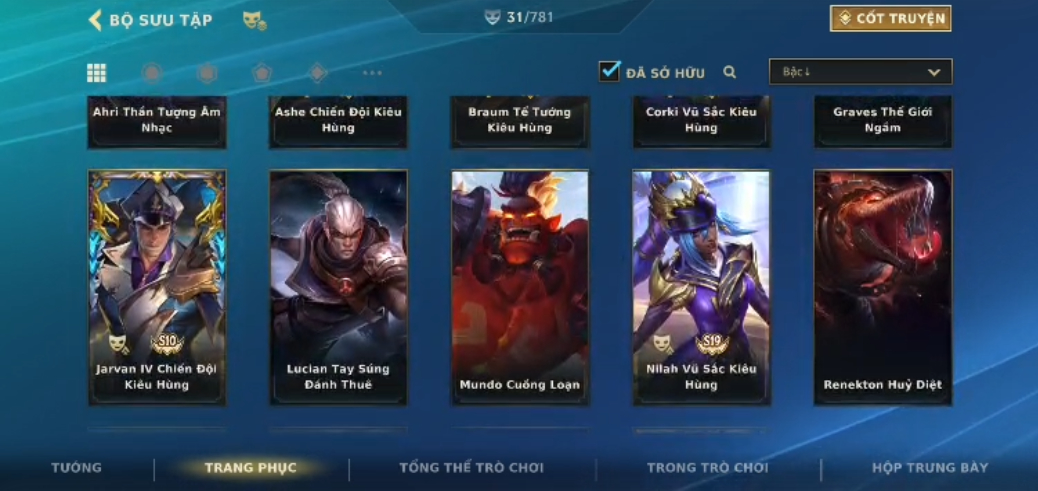
Task: Open the Nilah Vũ Sắc Kiêu Hùng skin
Action: [701, 287]
